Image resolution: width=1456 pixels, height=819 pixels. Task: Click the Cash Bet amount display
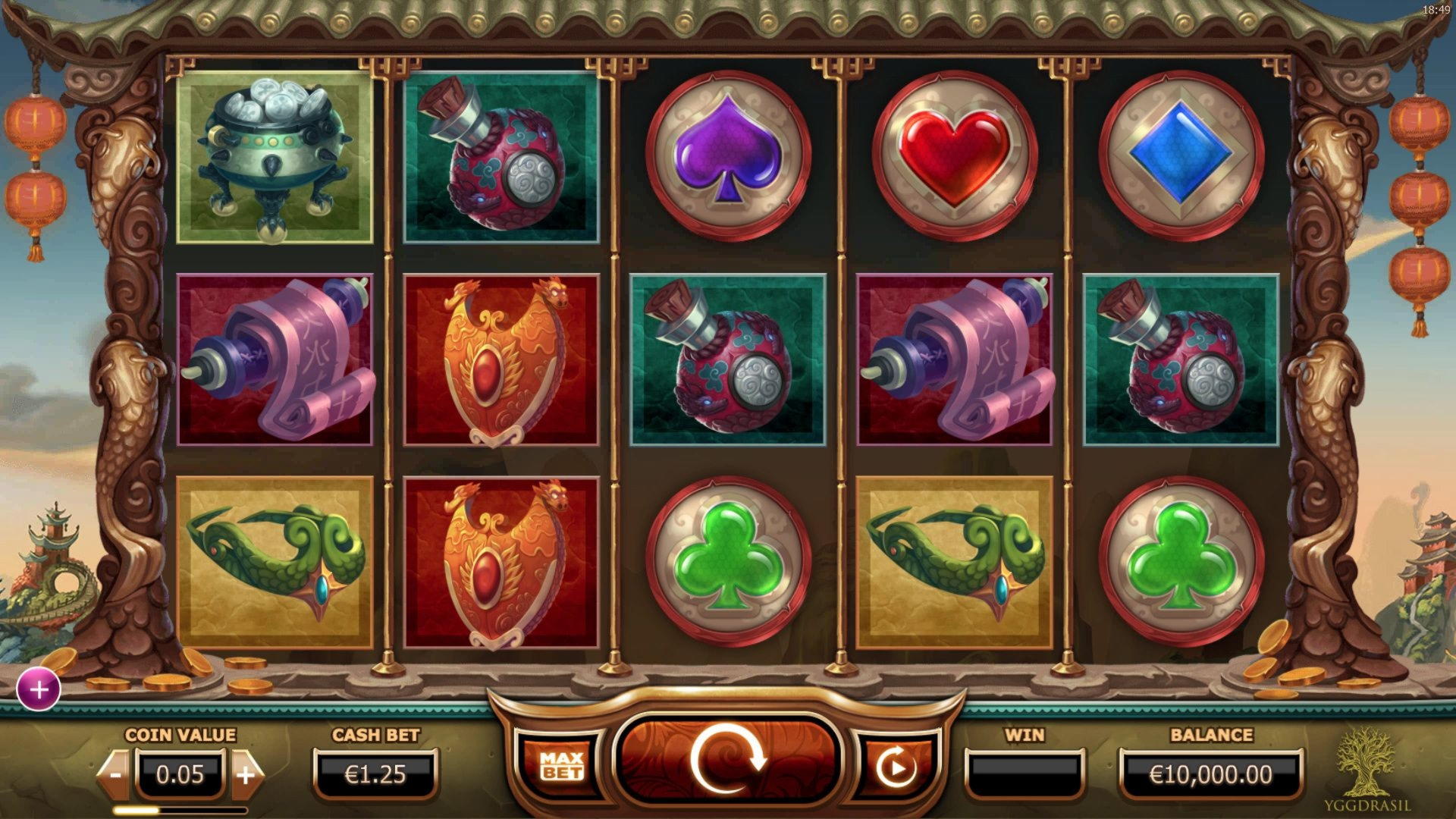pyautogui.click(x=375, y=773)
